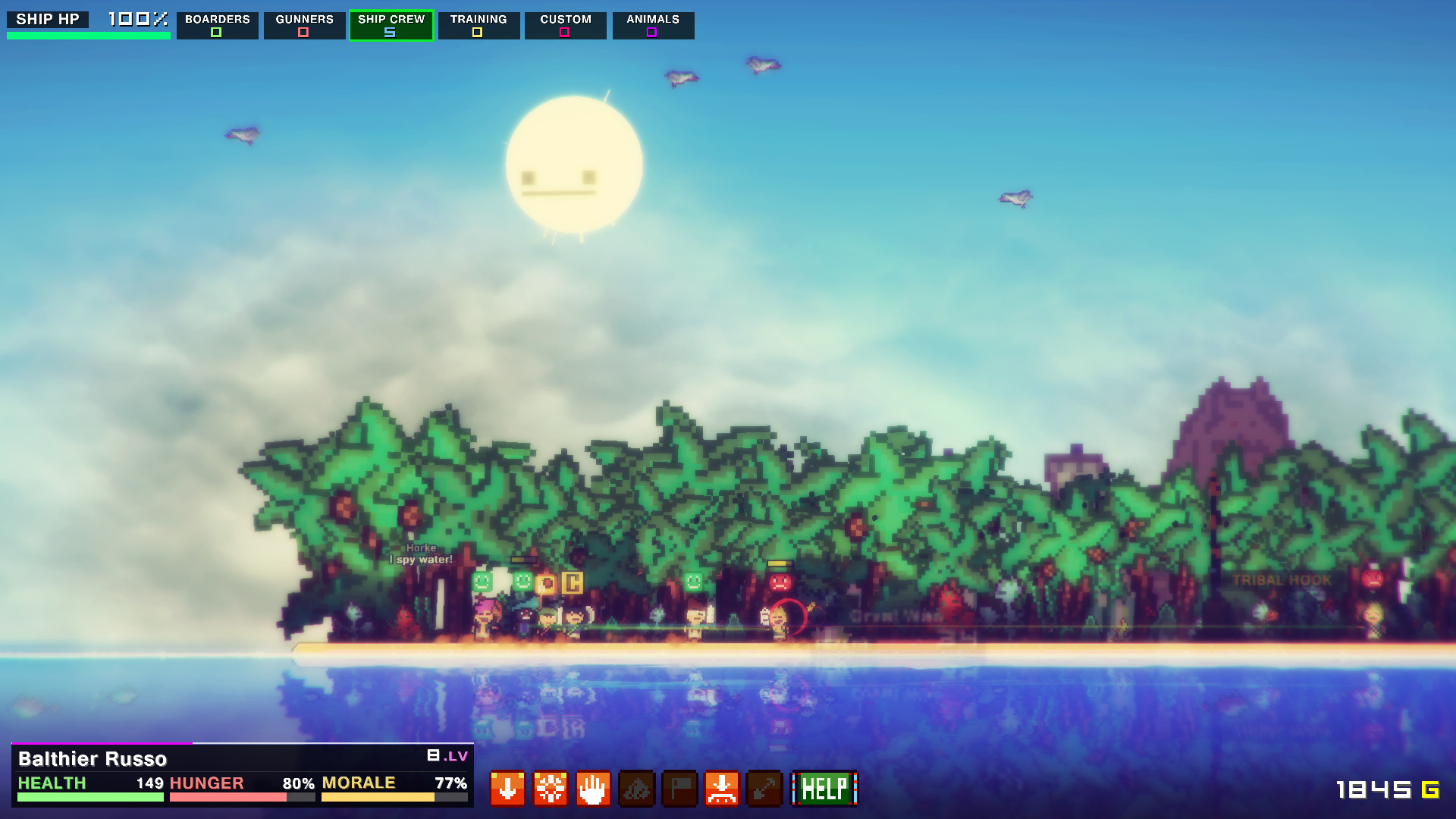Toggle the Gunners red square indicator
Screen dimensions: 1456x819
click(x=304, y=33)
